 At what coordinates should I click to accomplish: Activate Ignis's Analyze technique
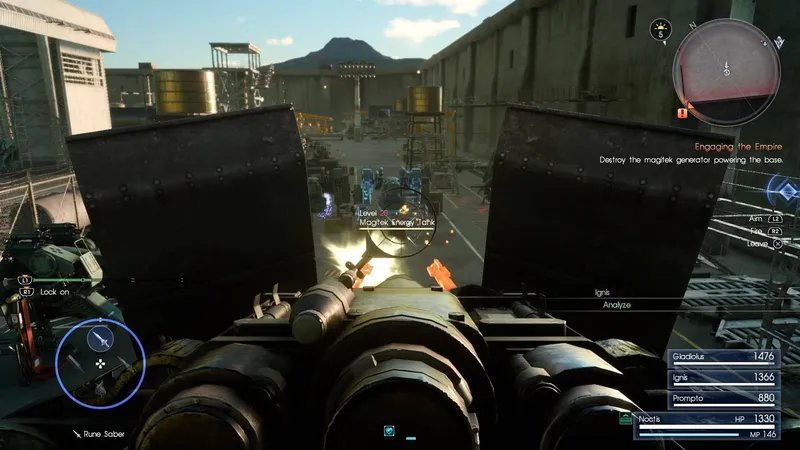(x=616, y=304)
